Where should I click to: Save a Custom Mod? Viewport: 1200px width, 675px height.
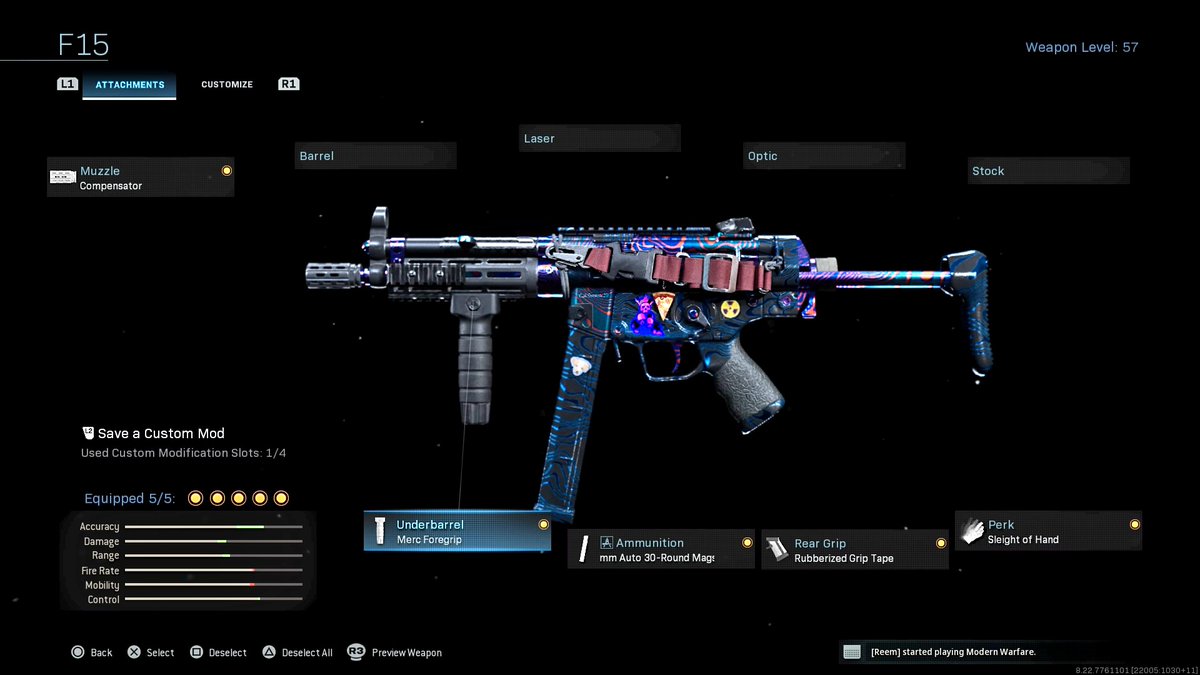coord(153,434)
